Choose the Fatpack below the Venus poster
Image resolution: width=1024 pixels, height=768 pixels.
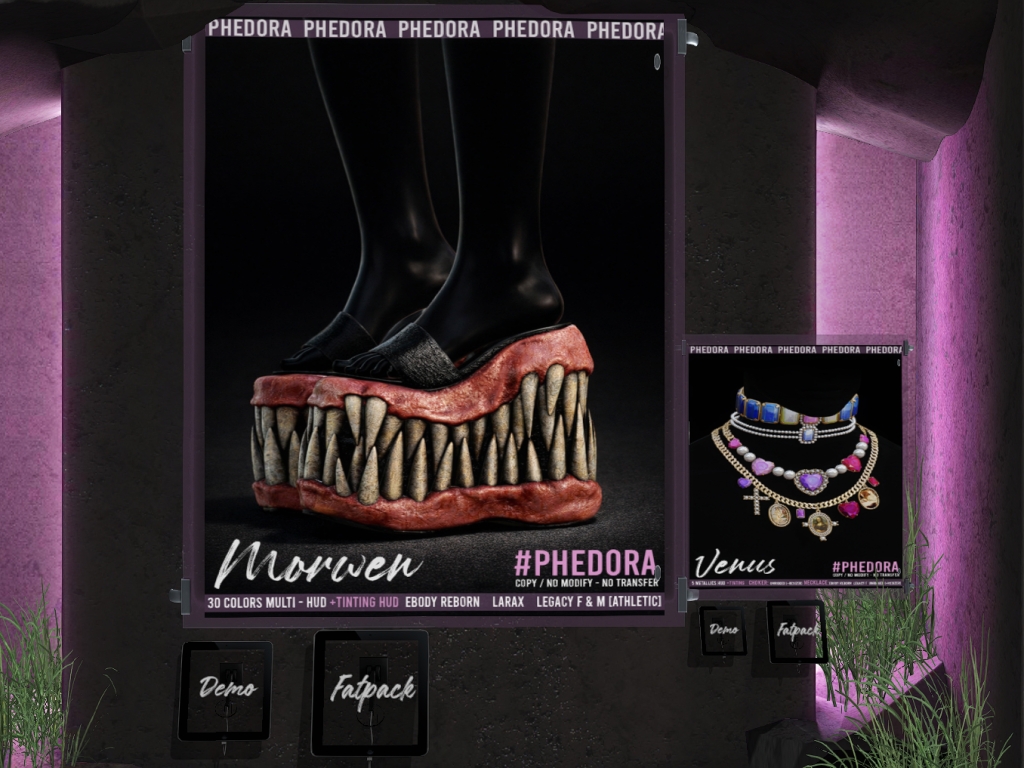coord(797,631)
